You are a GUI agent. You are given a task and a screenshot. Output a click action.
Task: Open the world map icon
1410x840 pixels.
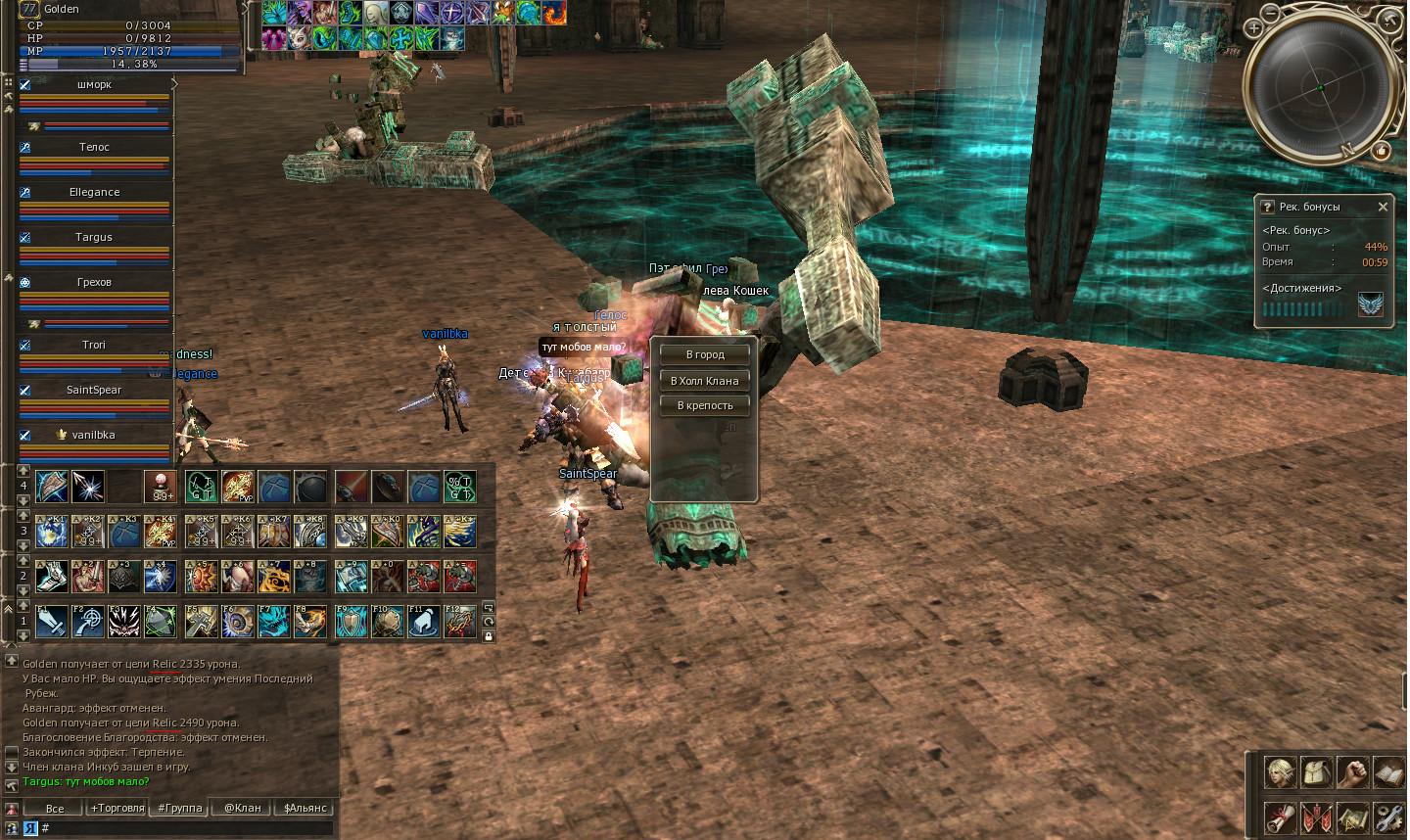point(1352,817)
